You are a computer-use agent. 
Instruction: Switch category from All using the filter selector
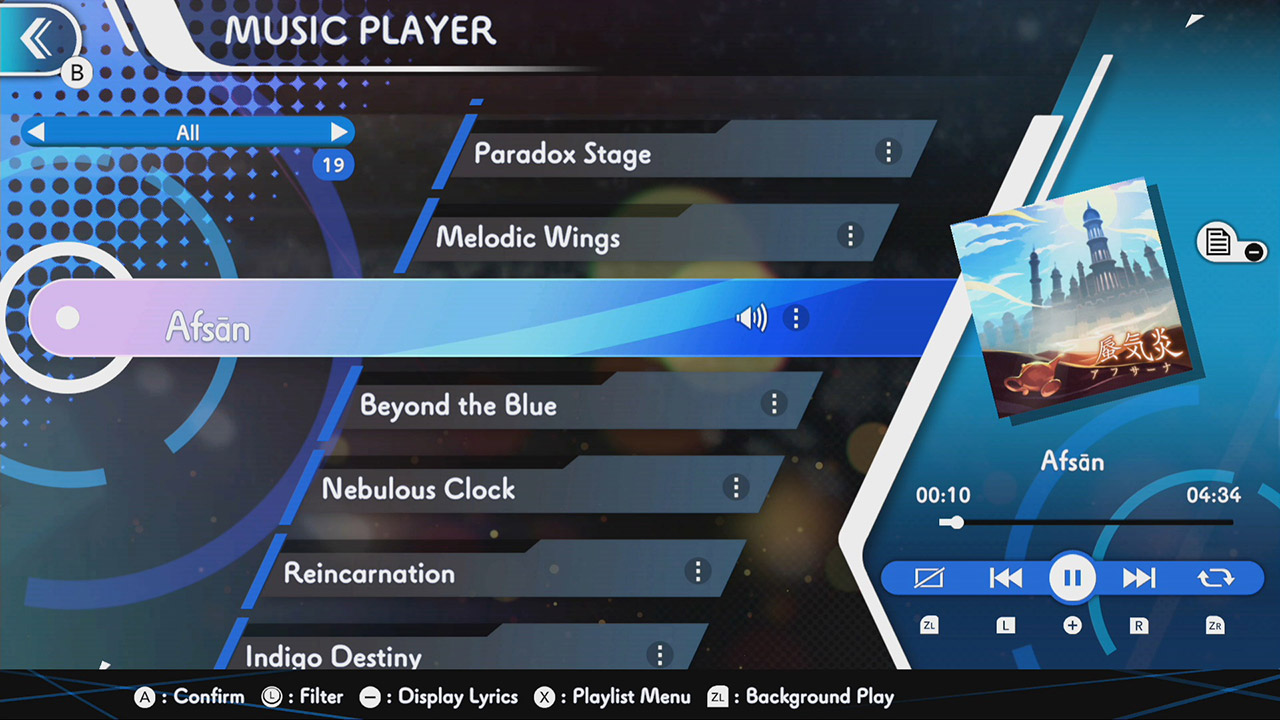(190, 131)
